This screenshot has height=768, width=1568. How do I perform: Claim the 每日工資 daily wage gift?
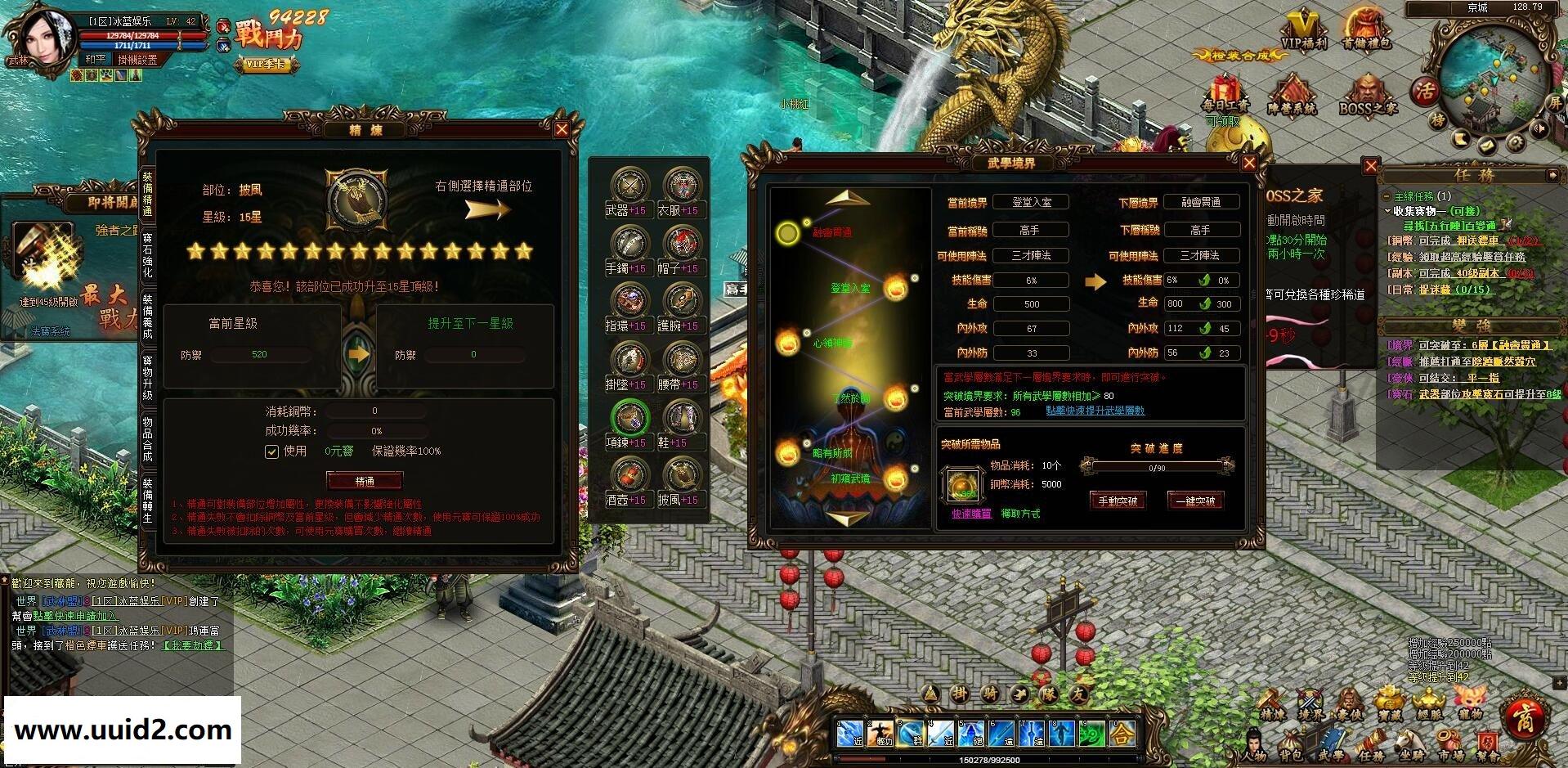pos(1224,94)
